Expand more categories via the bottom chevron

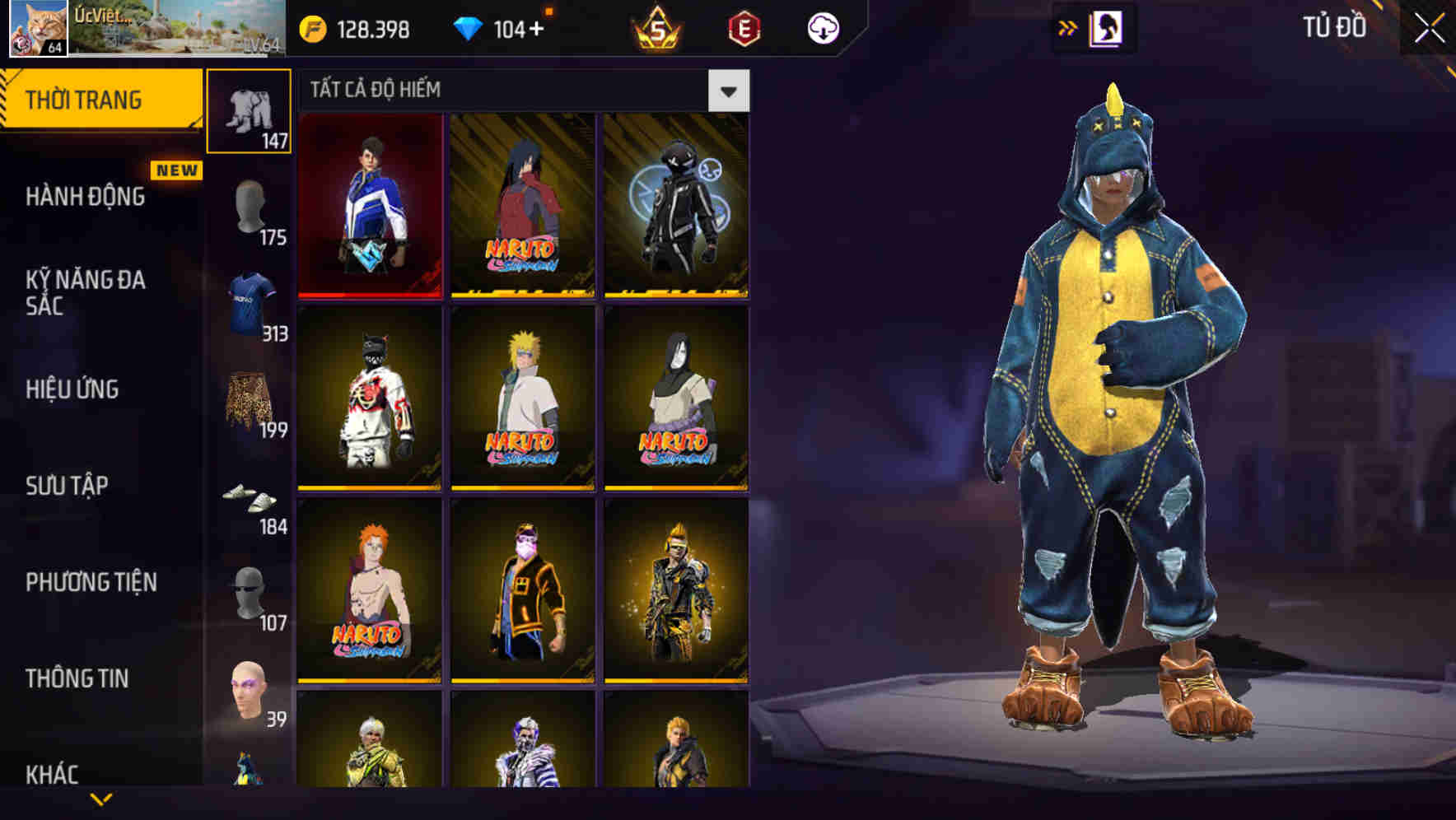point(100,799)
